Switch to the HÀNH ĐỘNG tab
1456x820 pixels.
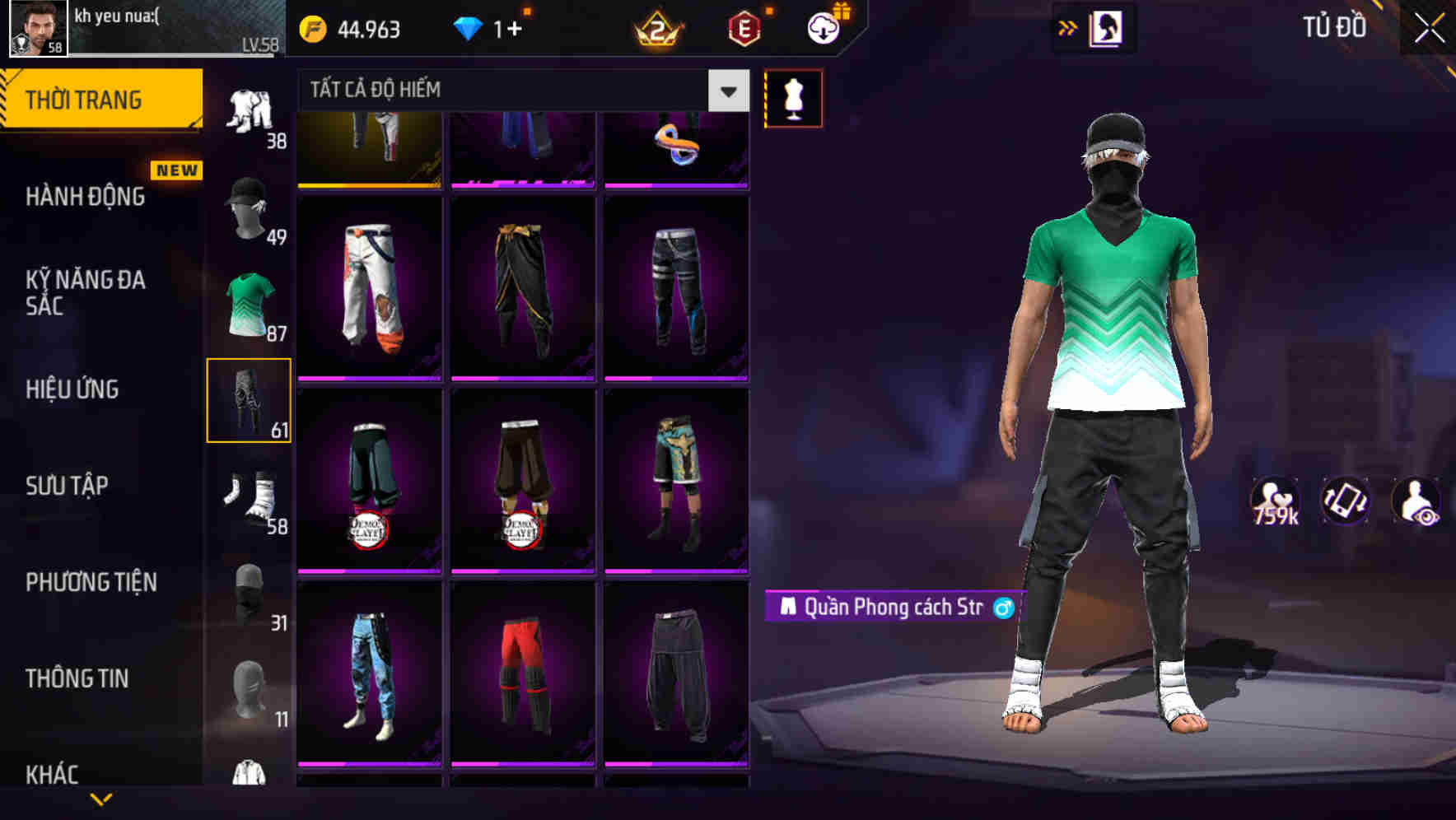[x=85, y=198]
